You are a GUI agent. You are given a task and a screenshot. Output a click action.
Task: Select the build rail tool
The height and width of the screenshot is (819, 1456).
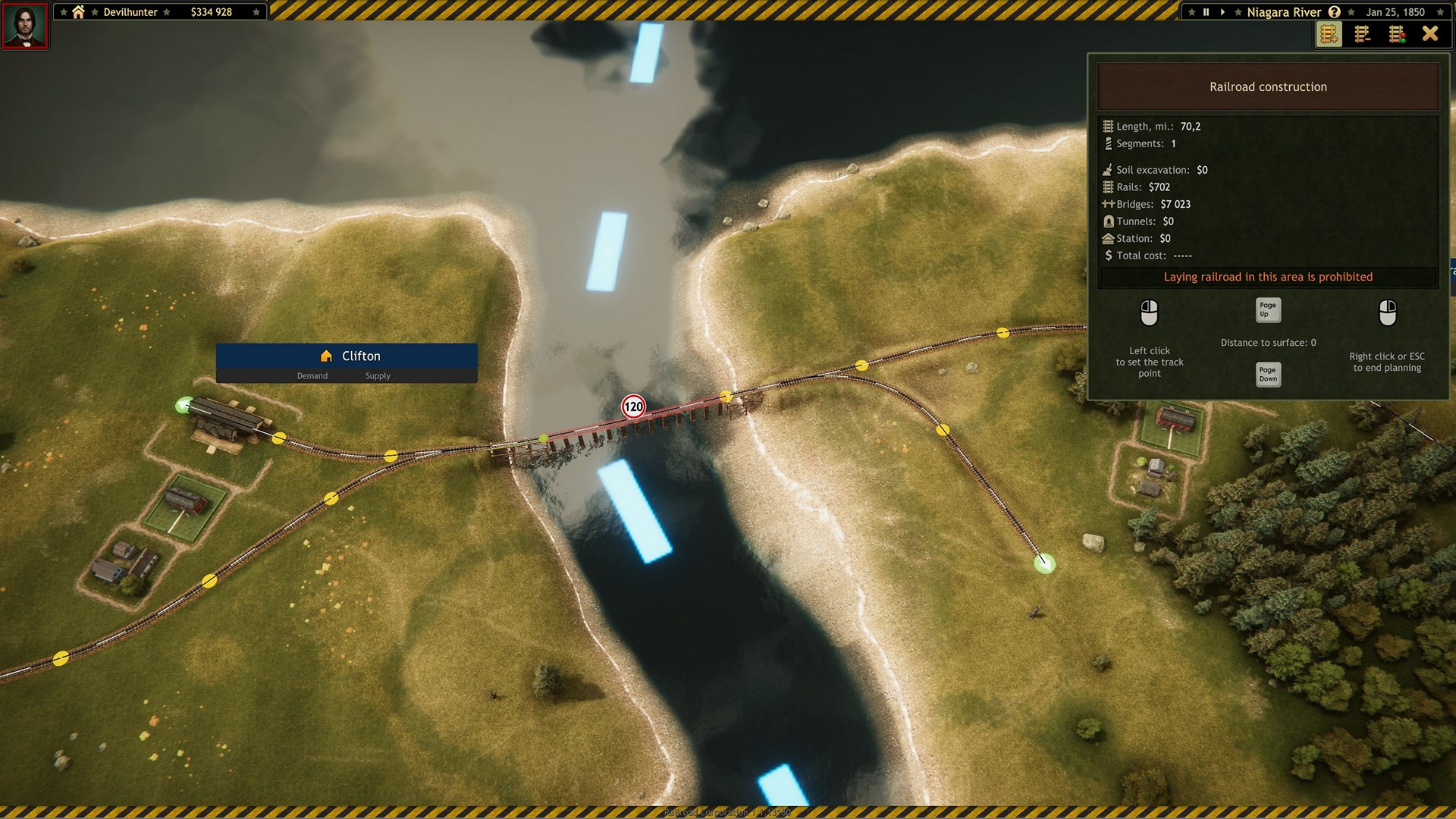pyautogui.click(x=1328, y=34)
